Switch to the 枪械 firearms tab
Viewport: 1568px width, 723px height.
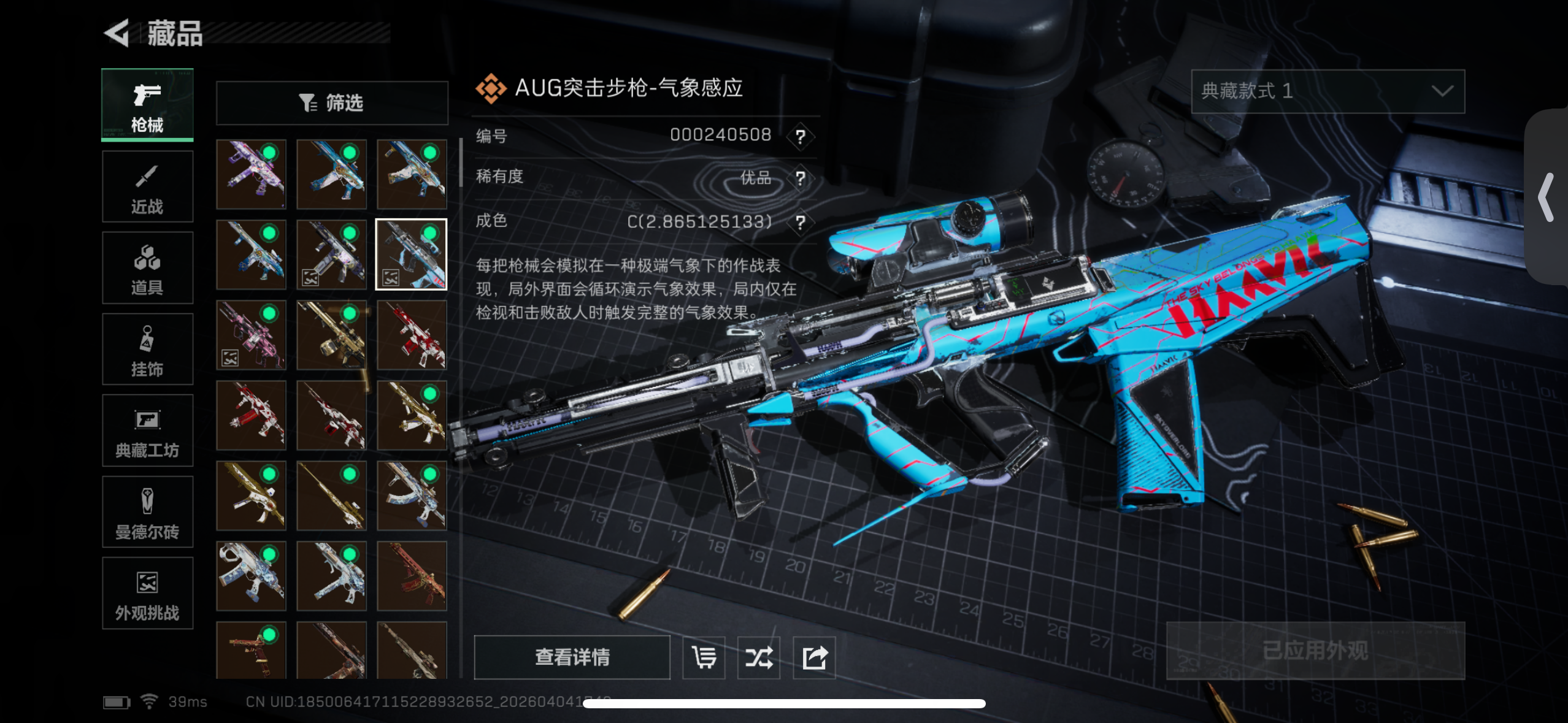coord(147,105)
